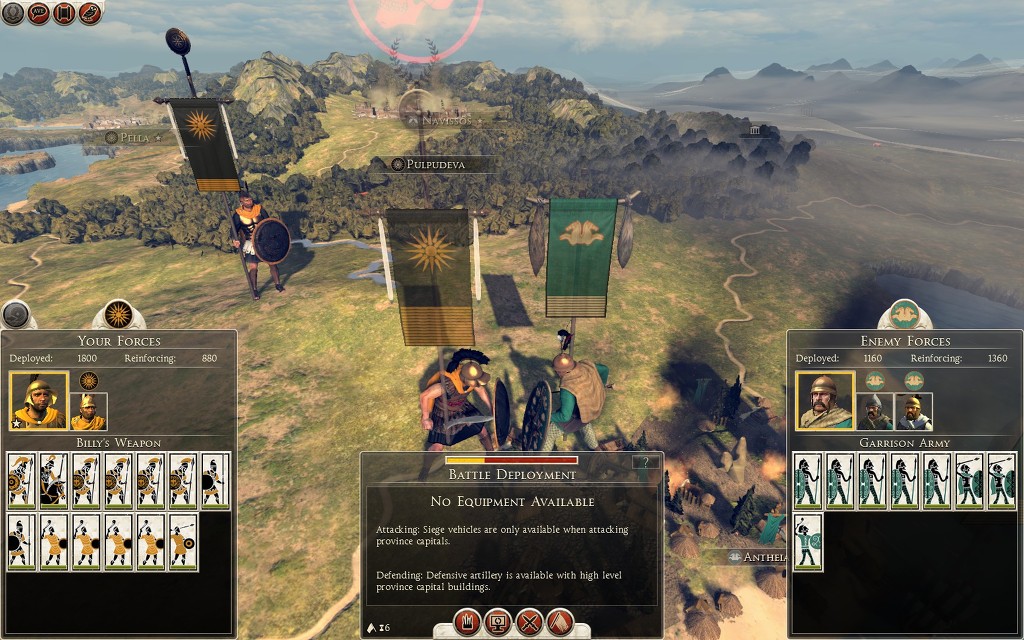Viewport: 1024px width, 640px height.
Task: Choose the auto-resolve monitor button
Action: tap(497, 622)
